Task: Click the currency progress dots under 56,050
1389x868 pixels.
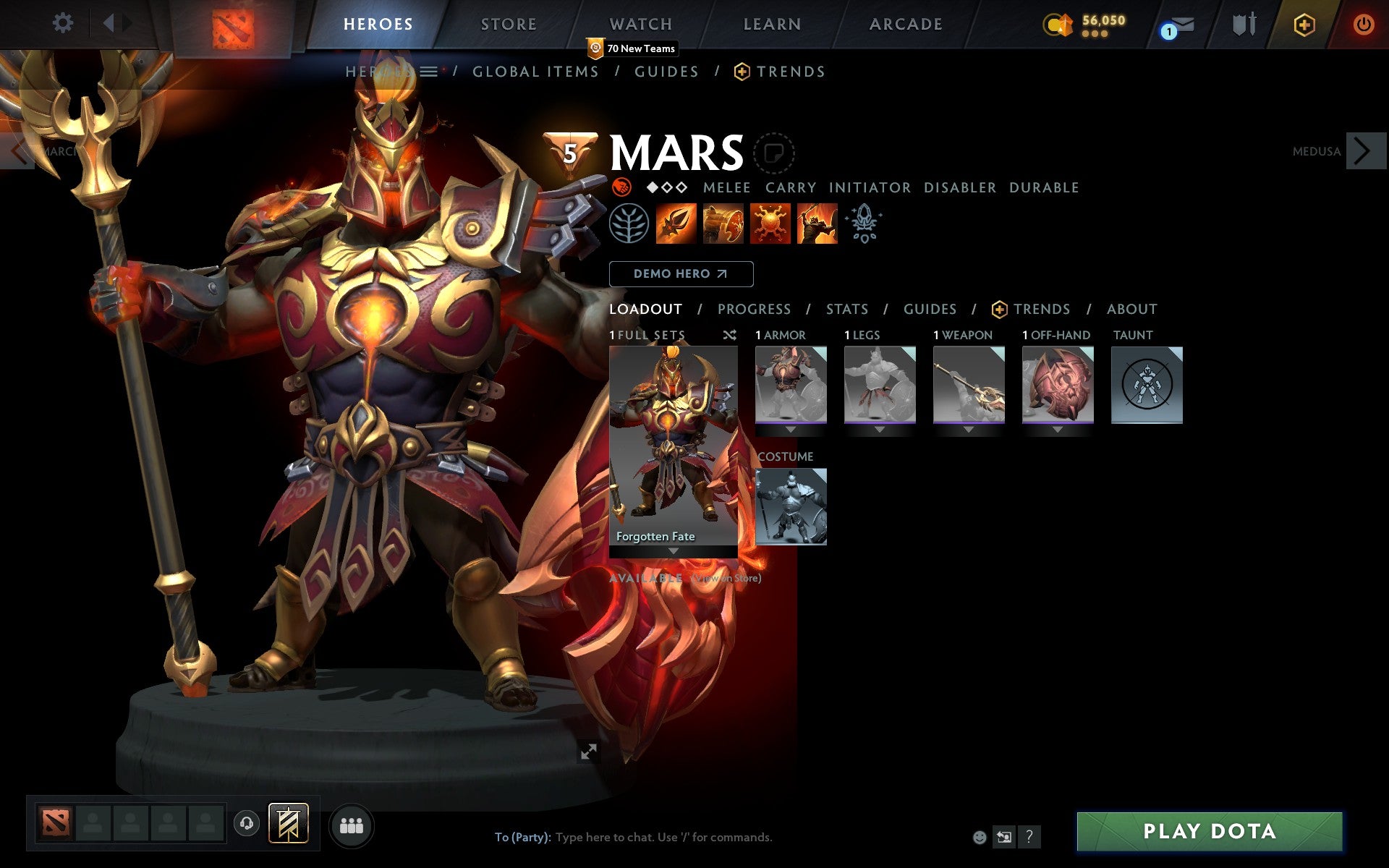Action: point(1097,33)
